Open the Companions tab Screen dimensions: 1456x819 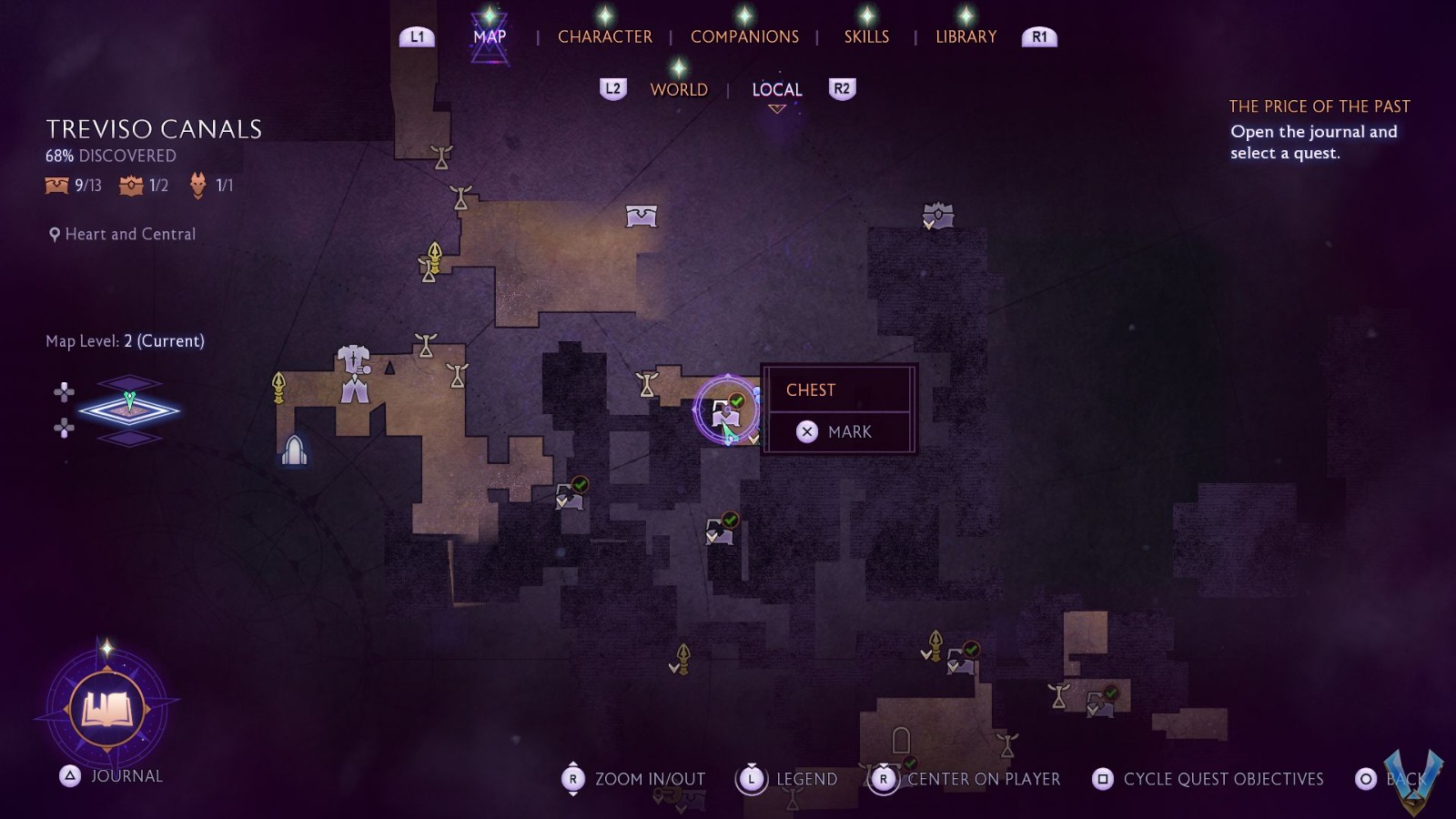pyautogui.click(x=744, y=36)
